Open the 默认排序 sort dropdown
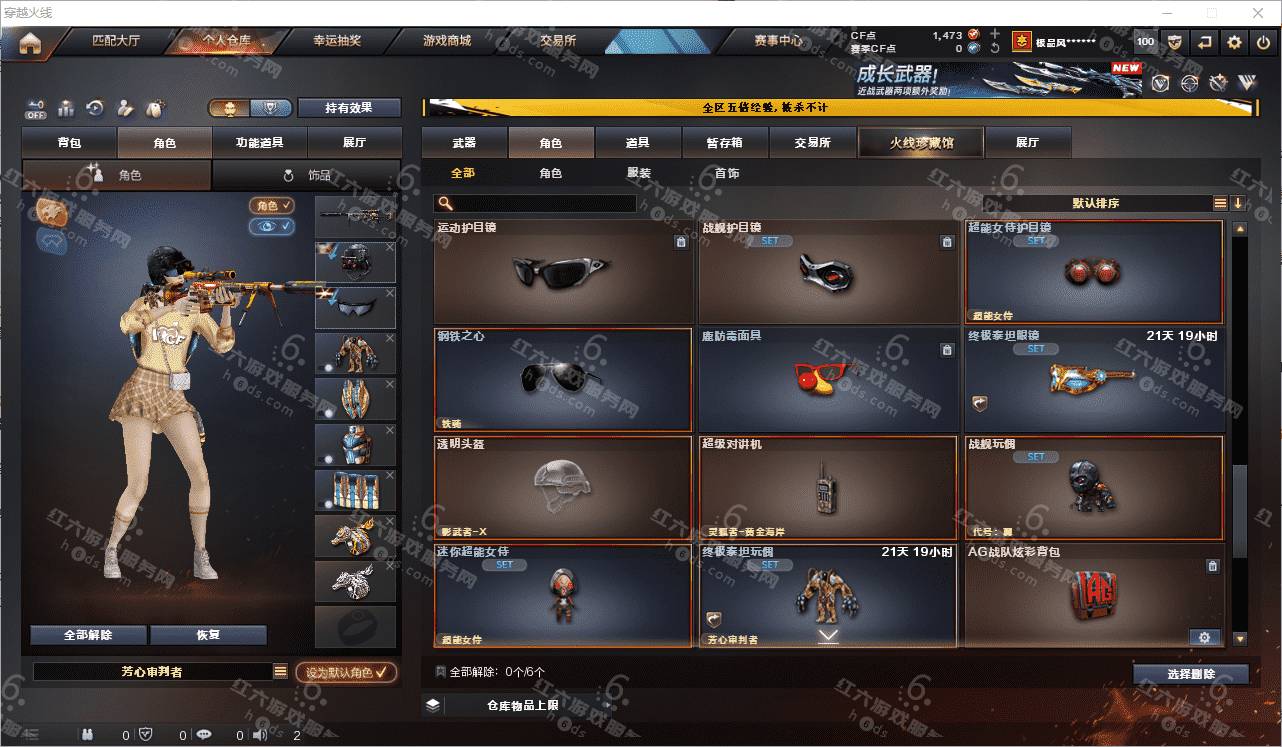The image size is (1282, 747). click(x=1096, y=204)
